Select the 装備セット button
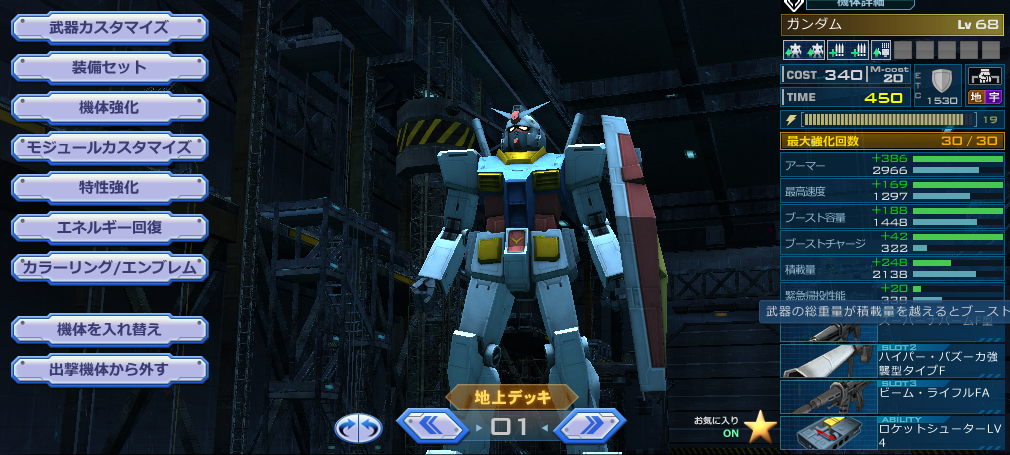The image size is (1010, 455). point(109,68)
